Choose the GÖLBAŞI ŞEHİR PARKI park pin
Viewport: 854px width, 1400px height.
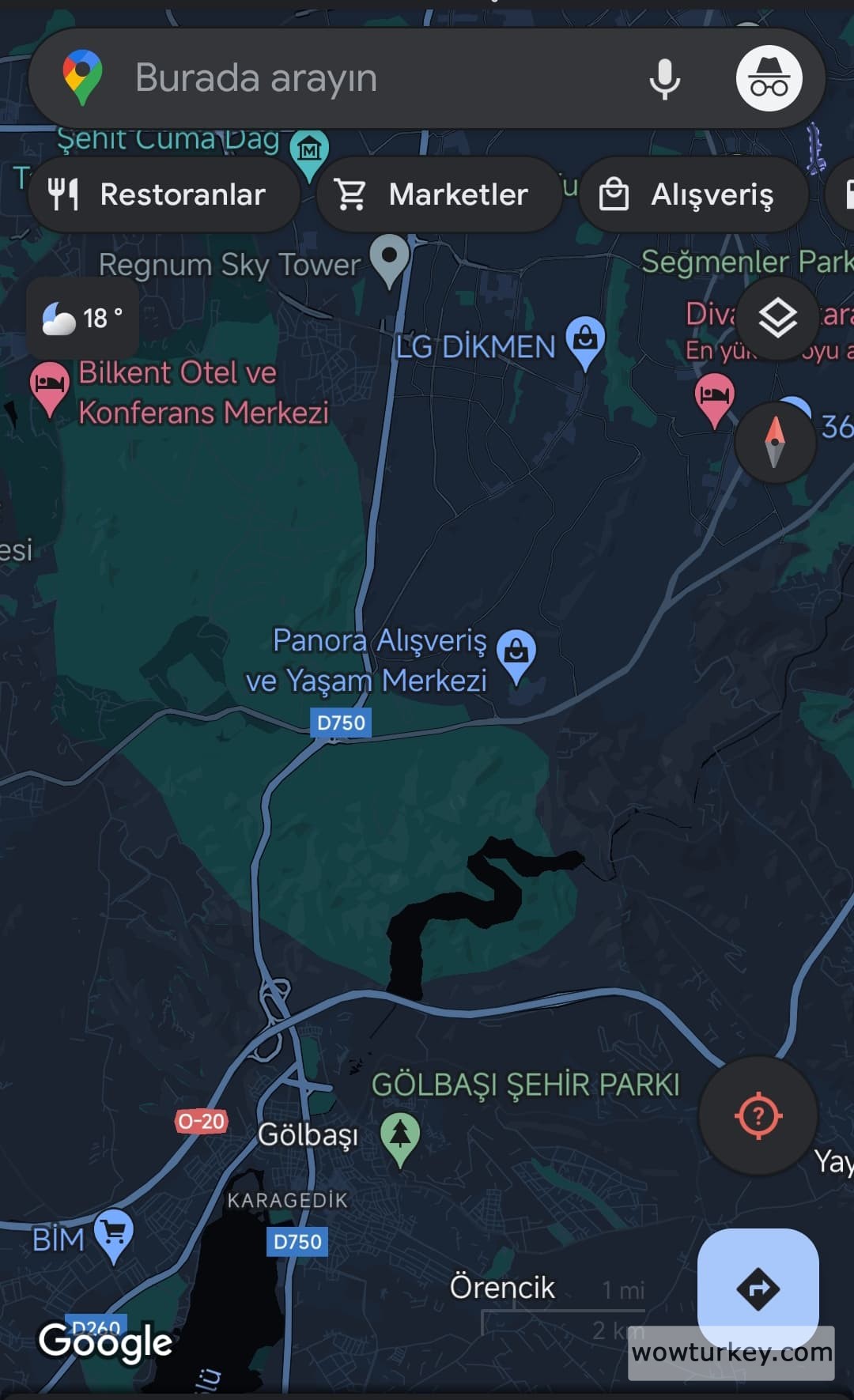(400, 1136)
